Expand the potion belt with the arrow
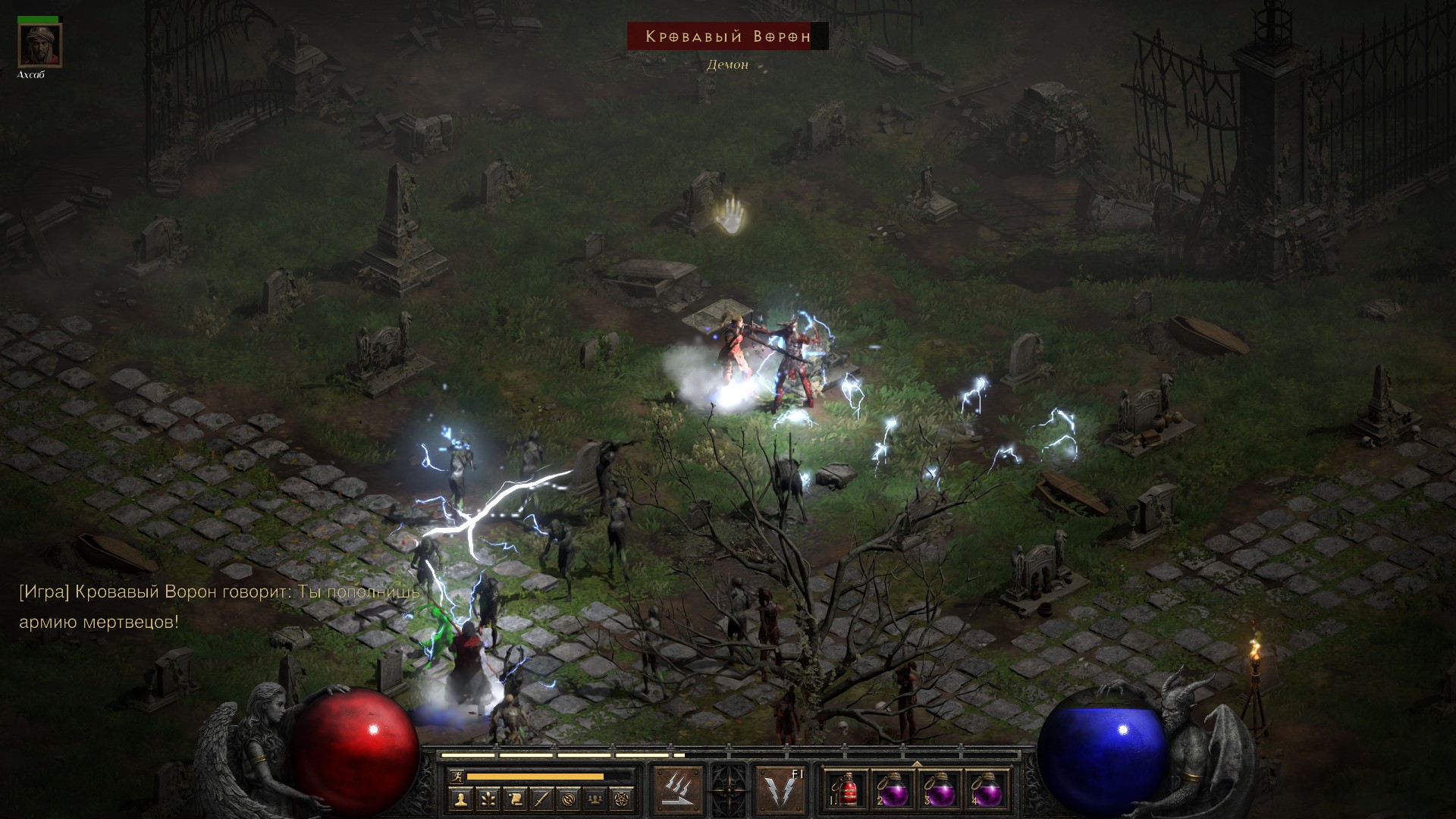1456x819 pixels. [916, 764]
